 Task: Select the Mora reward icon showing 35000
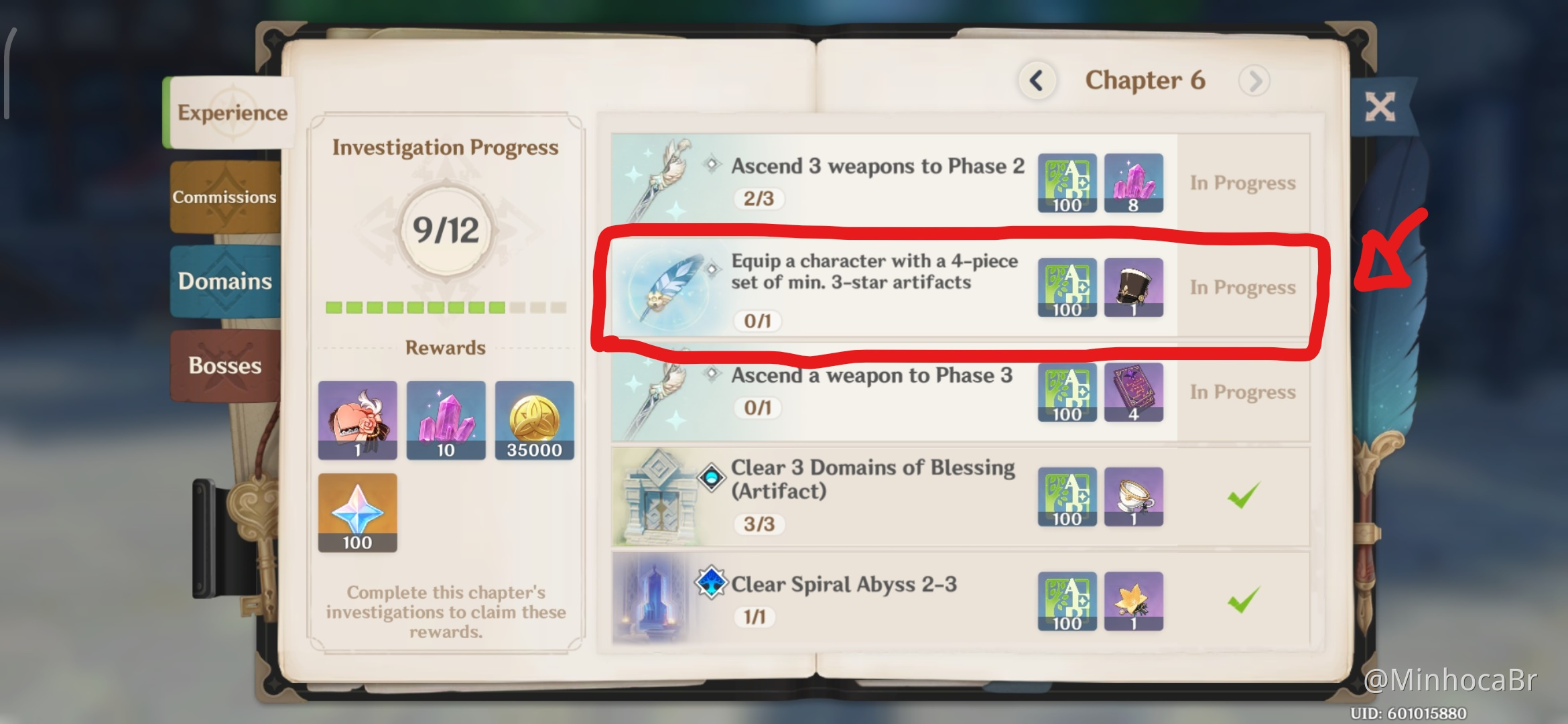pos(534,420)
